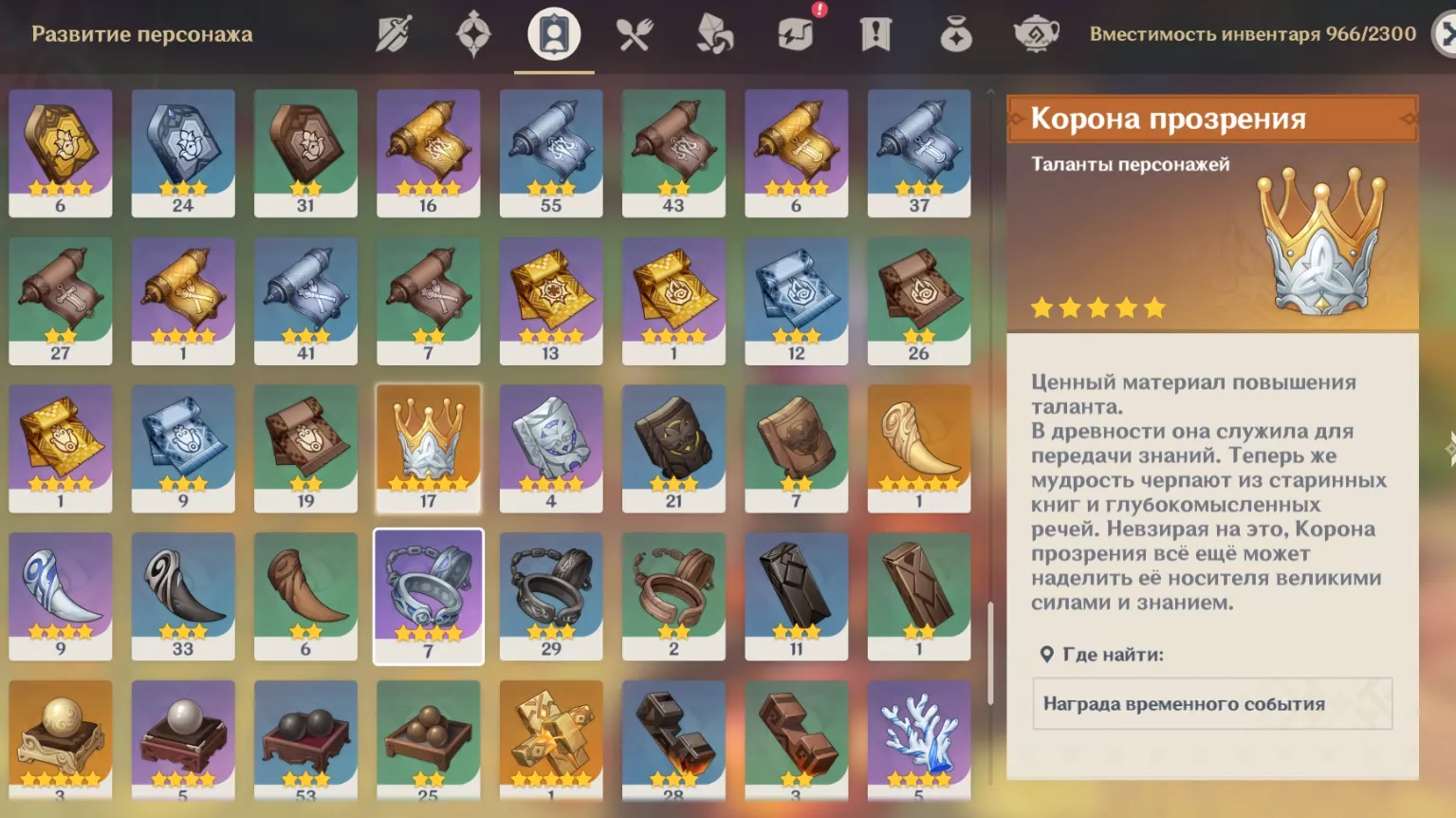The image size is (1456, 818).
Task: Pick the golden horn five-star item
Action: point(918,448)
